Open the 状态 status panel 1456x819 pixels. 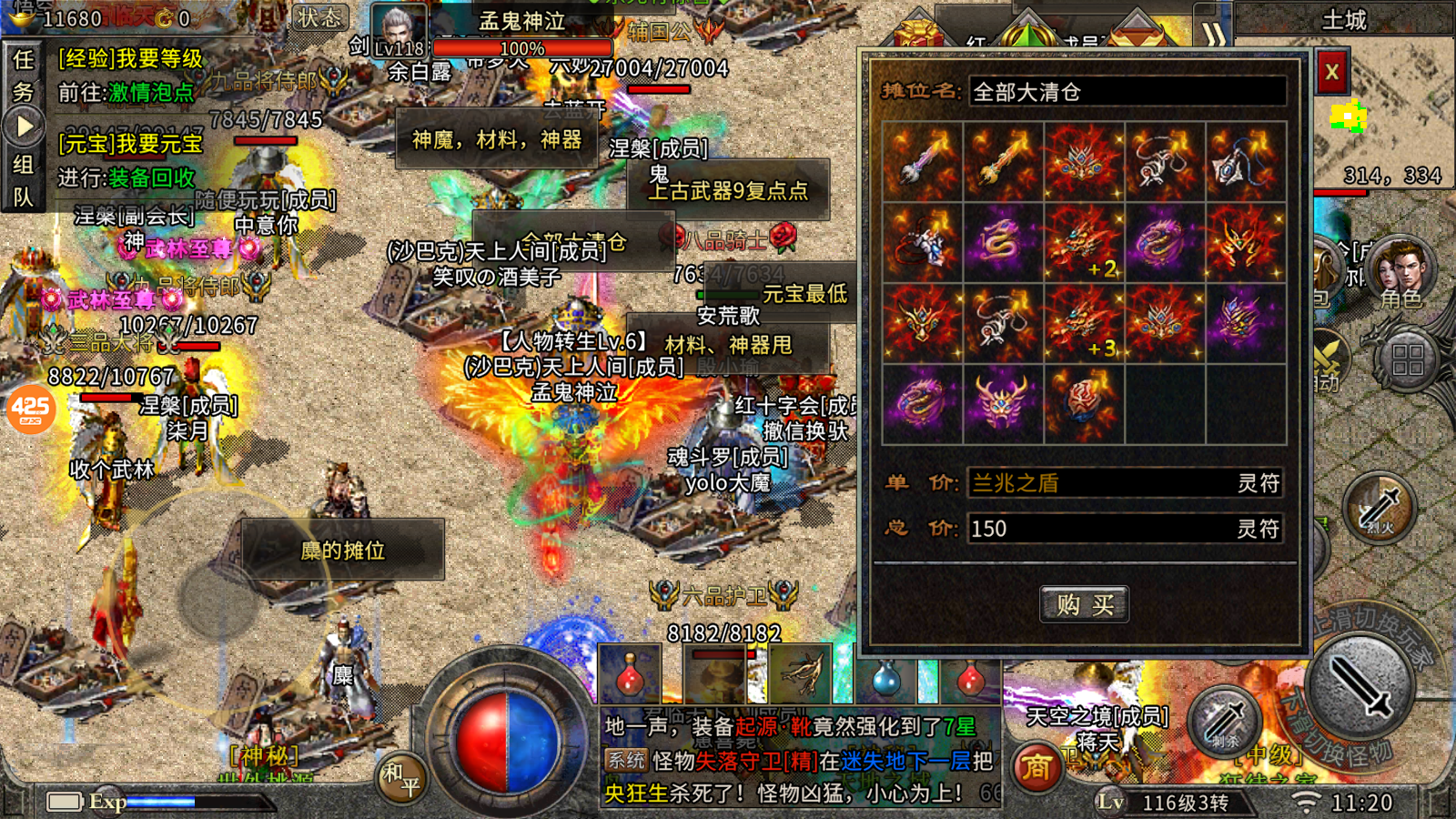[x=320, y=18]
